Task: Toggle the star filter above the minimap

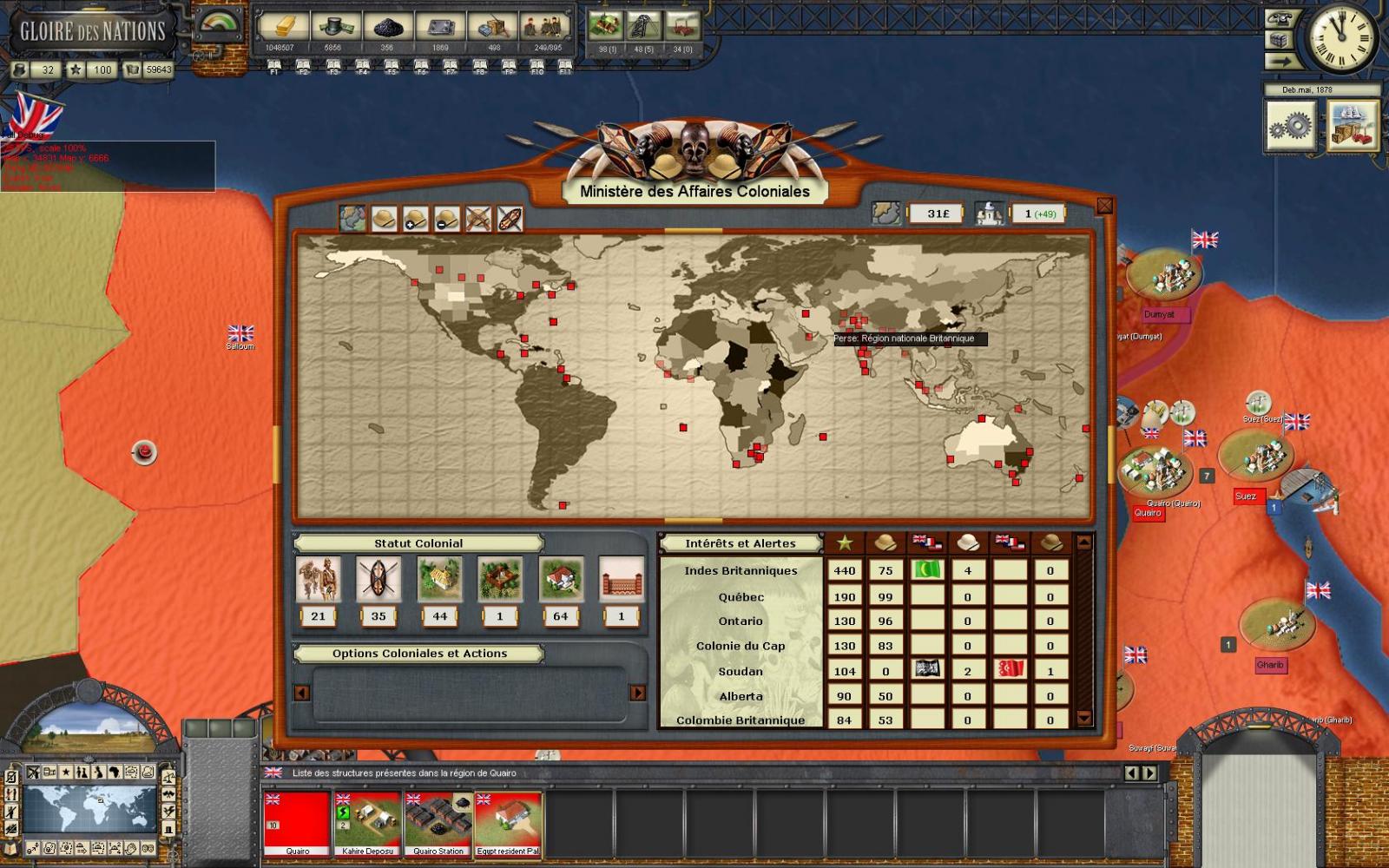Action: (x=66, y=772)
